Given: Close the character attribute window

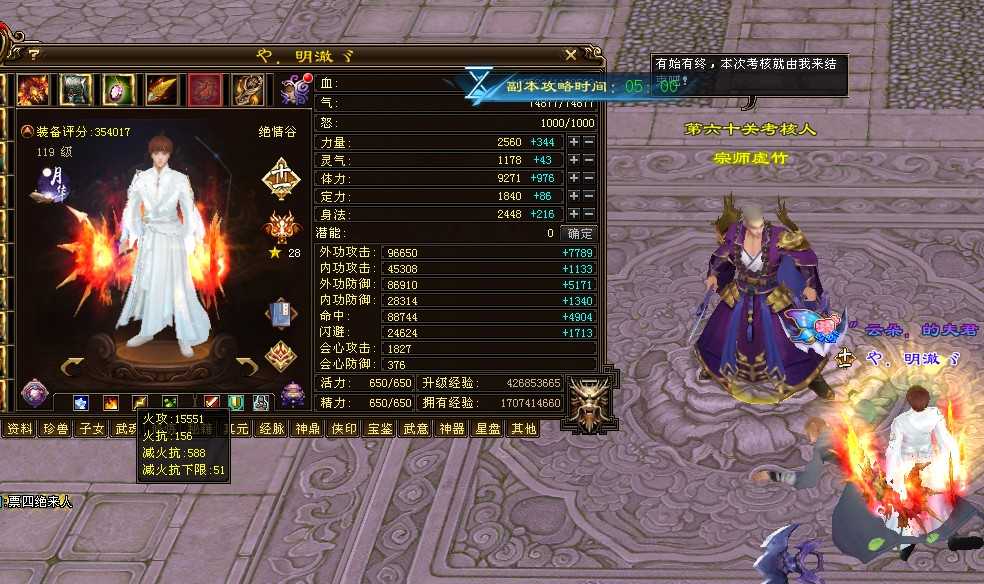Looking at the screenshot, I should click(x=570, y=55).
